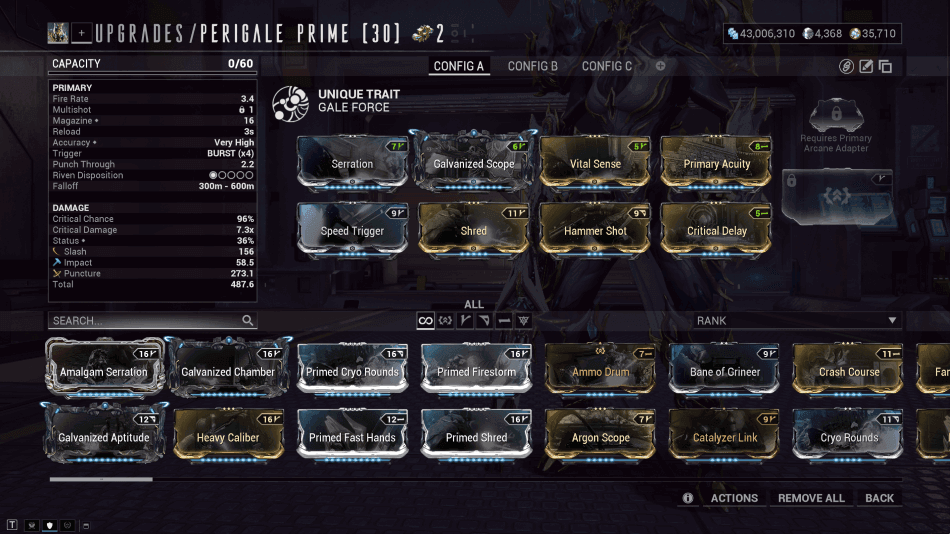Open the Rank sort dropdown
The height and width of the screenshot is (534, 950).
(797, 321)
